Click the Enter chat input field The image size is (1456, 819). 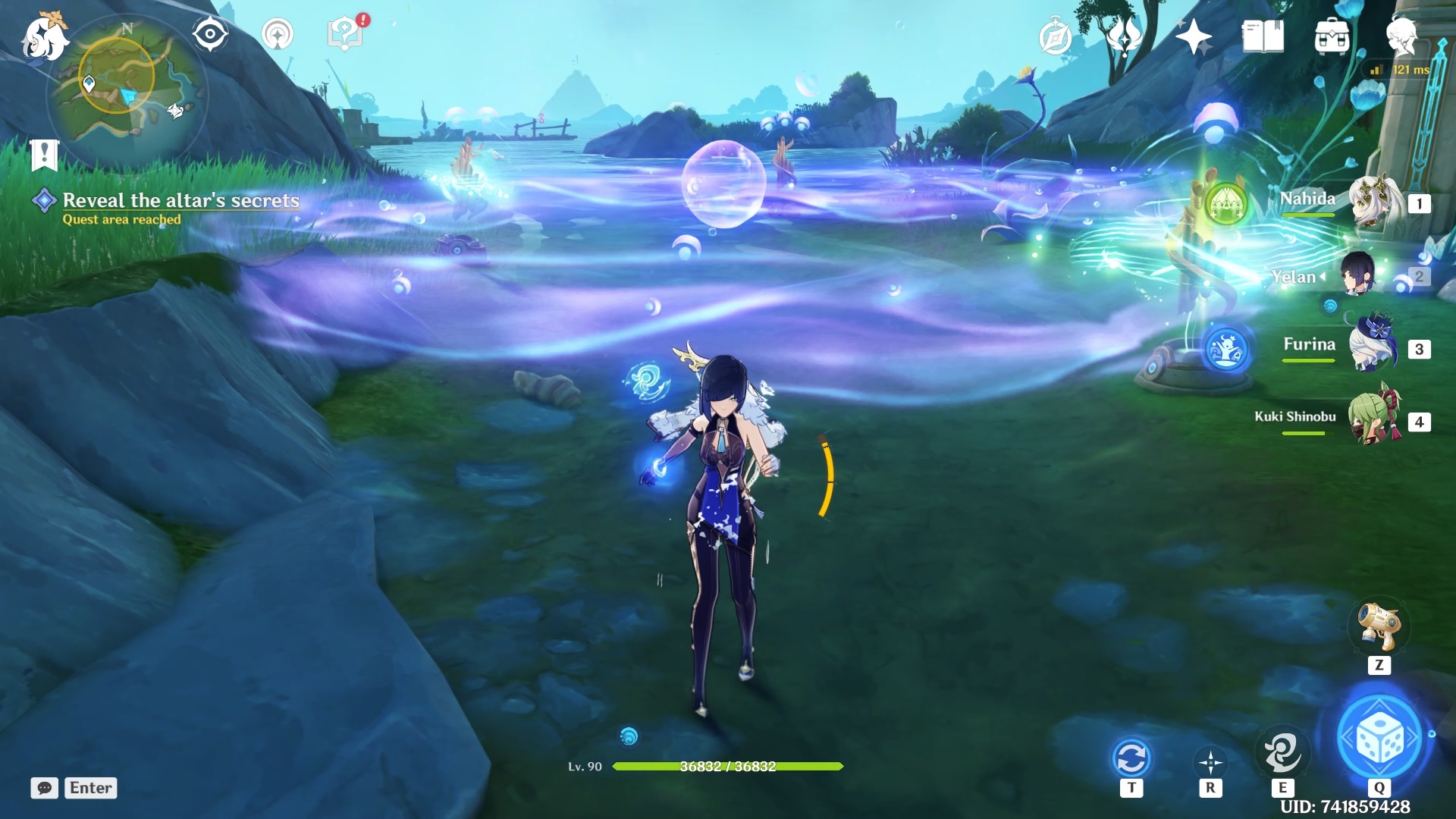tap(89, 788)
